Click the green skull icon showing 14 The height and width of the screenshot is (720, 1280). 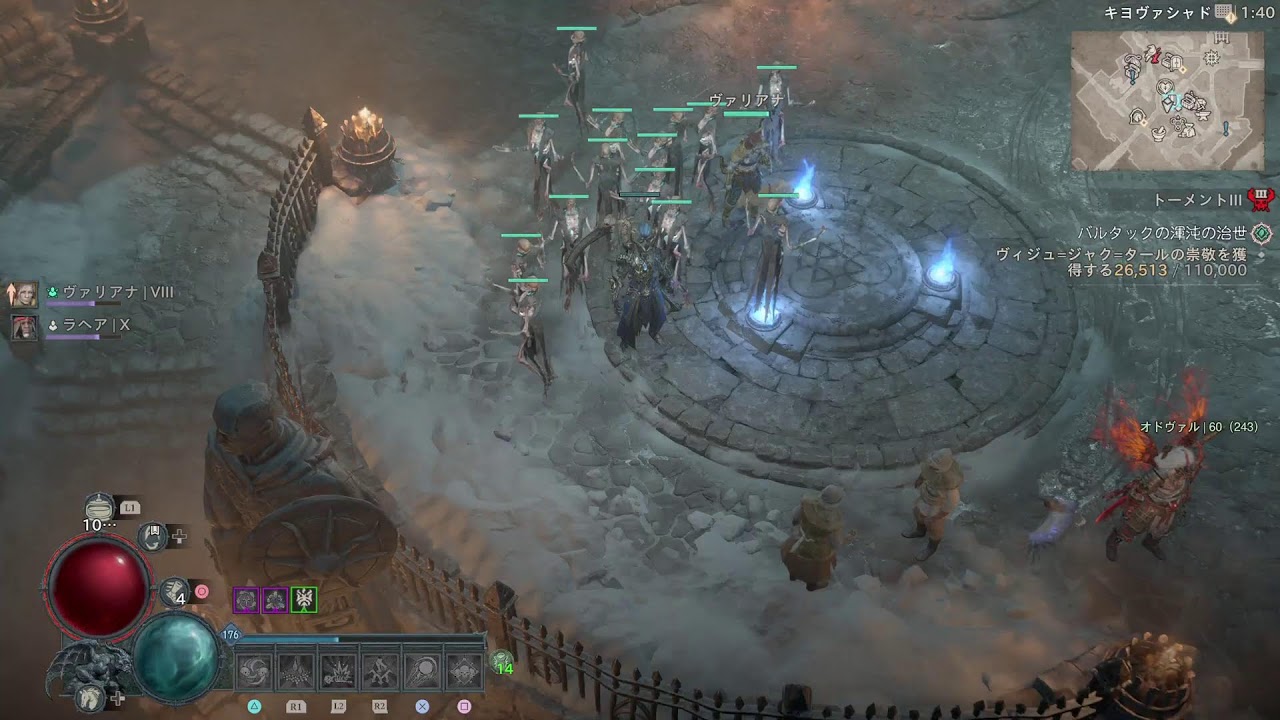coord(503,661)
